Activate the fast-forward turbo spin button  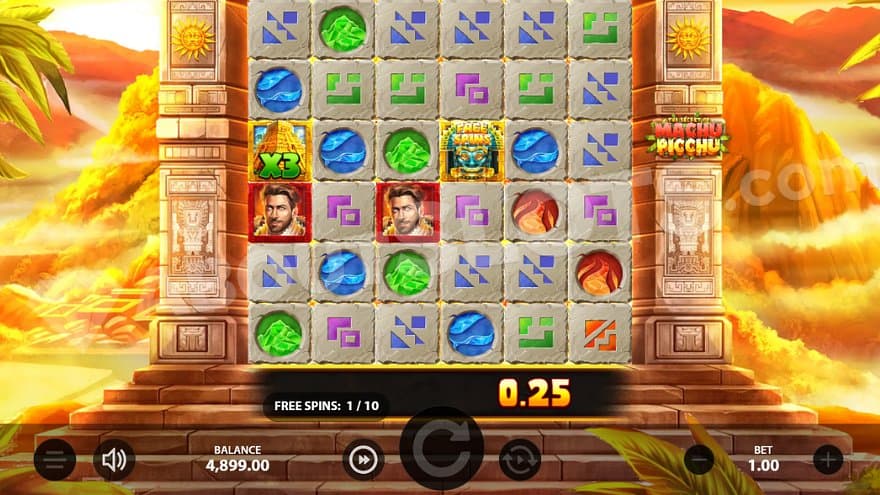click(363, 460)
